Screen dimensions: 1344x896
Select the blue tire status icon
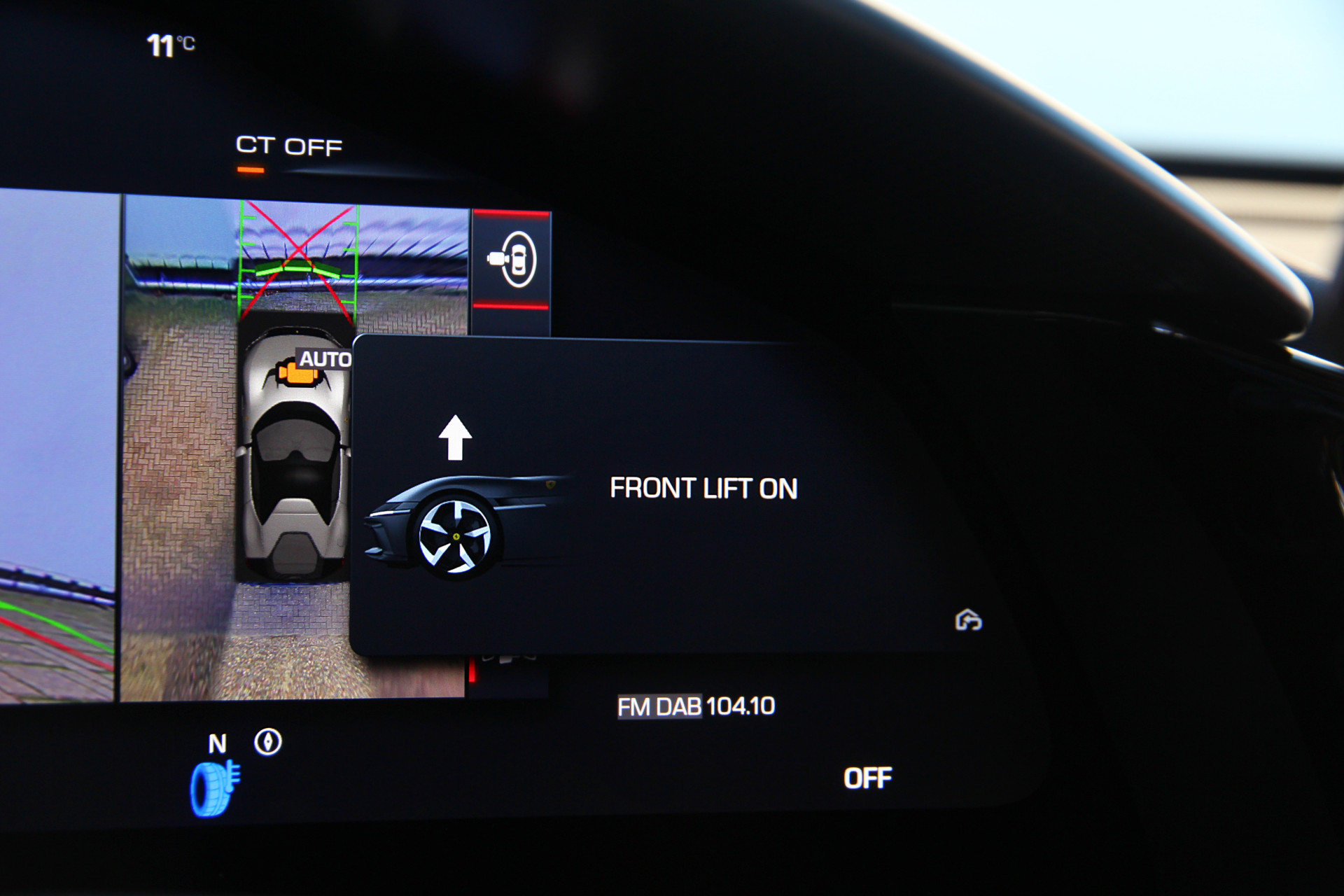[x=214, y=789]
